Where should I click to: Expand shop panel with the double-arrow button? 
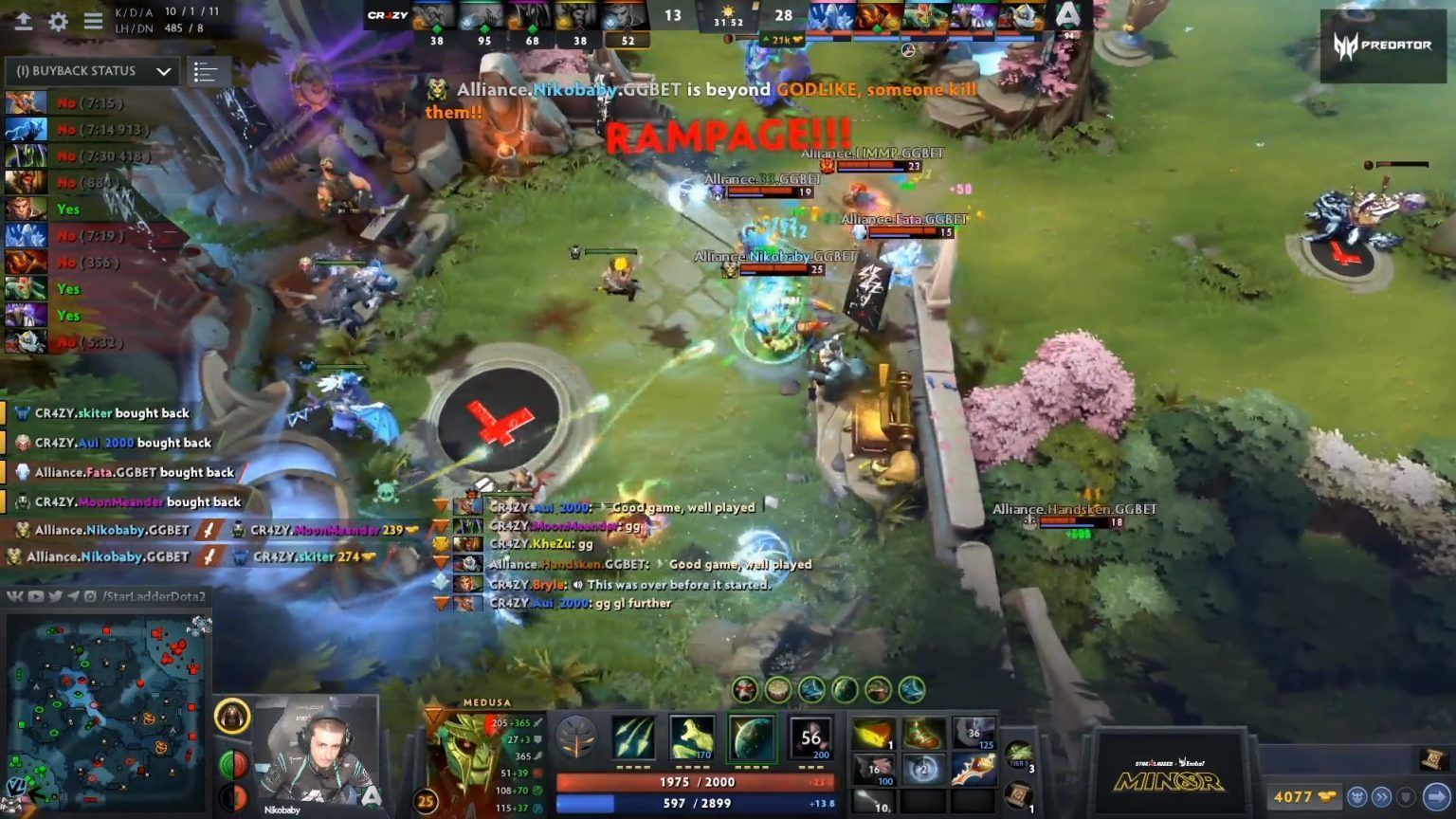tap(1383, 797)
